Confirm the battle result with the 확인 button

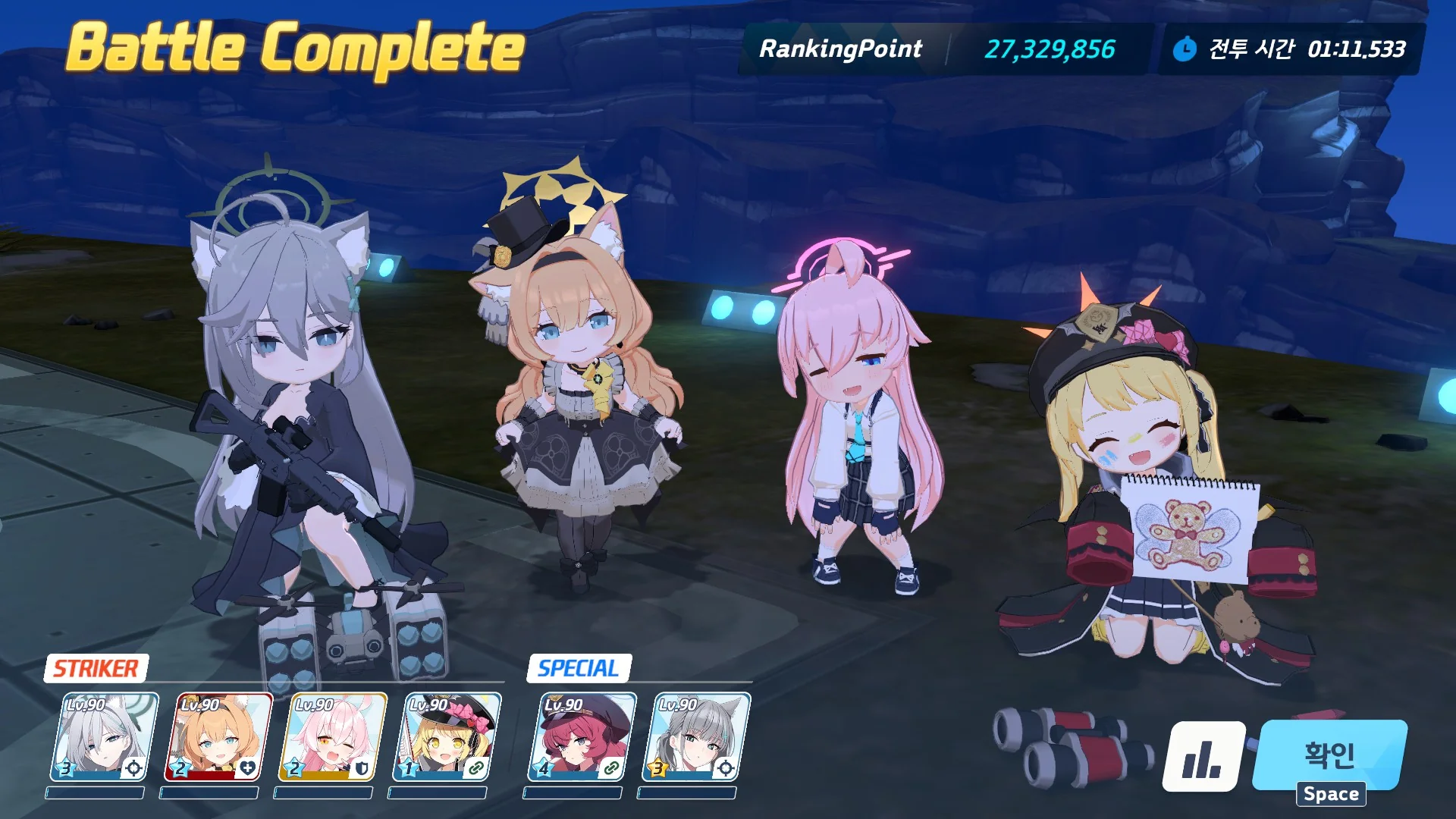[1329, 755]
